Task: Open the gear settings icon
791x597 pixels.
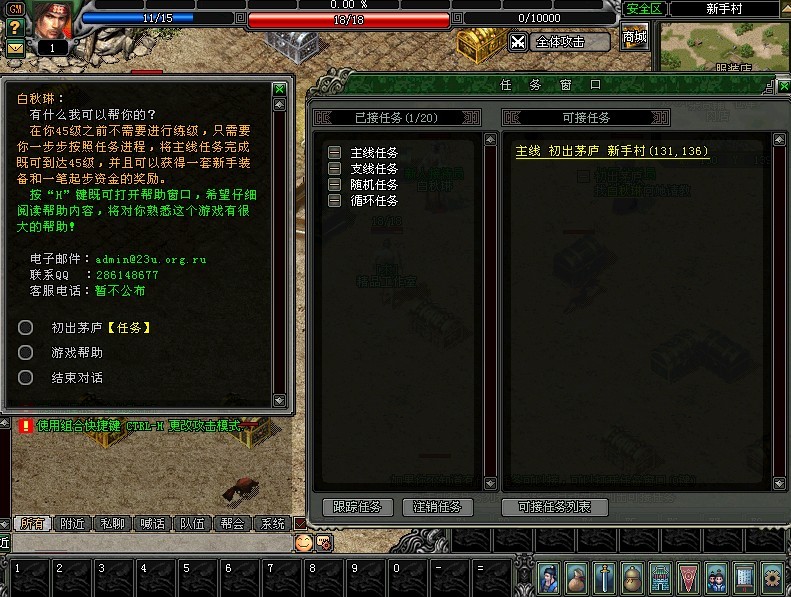Action: tap(772, 577)
